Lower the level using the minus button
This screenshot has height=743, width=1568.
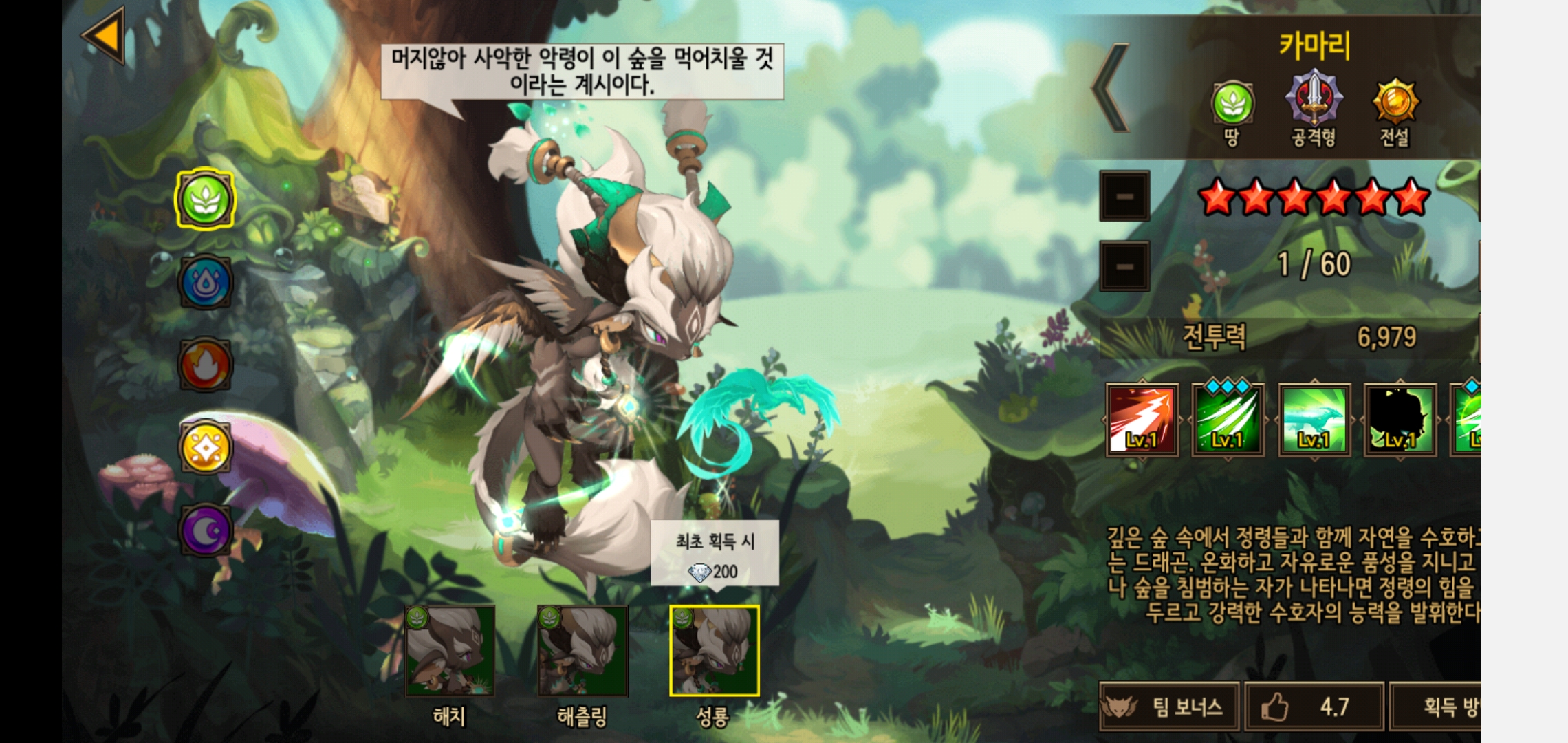coord(1124,266)
